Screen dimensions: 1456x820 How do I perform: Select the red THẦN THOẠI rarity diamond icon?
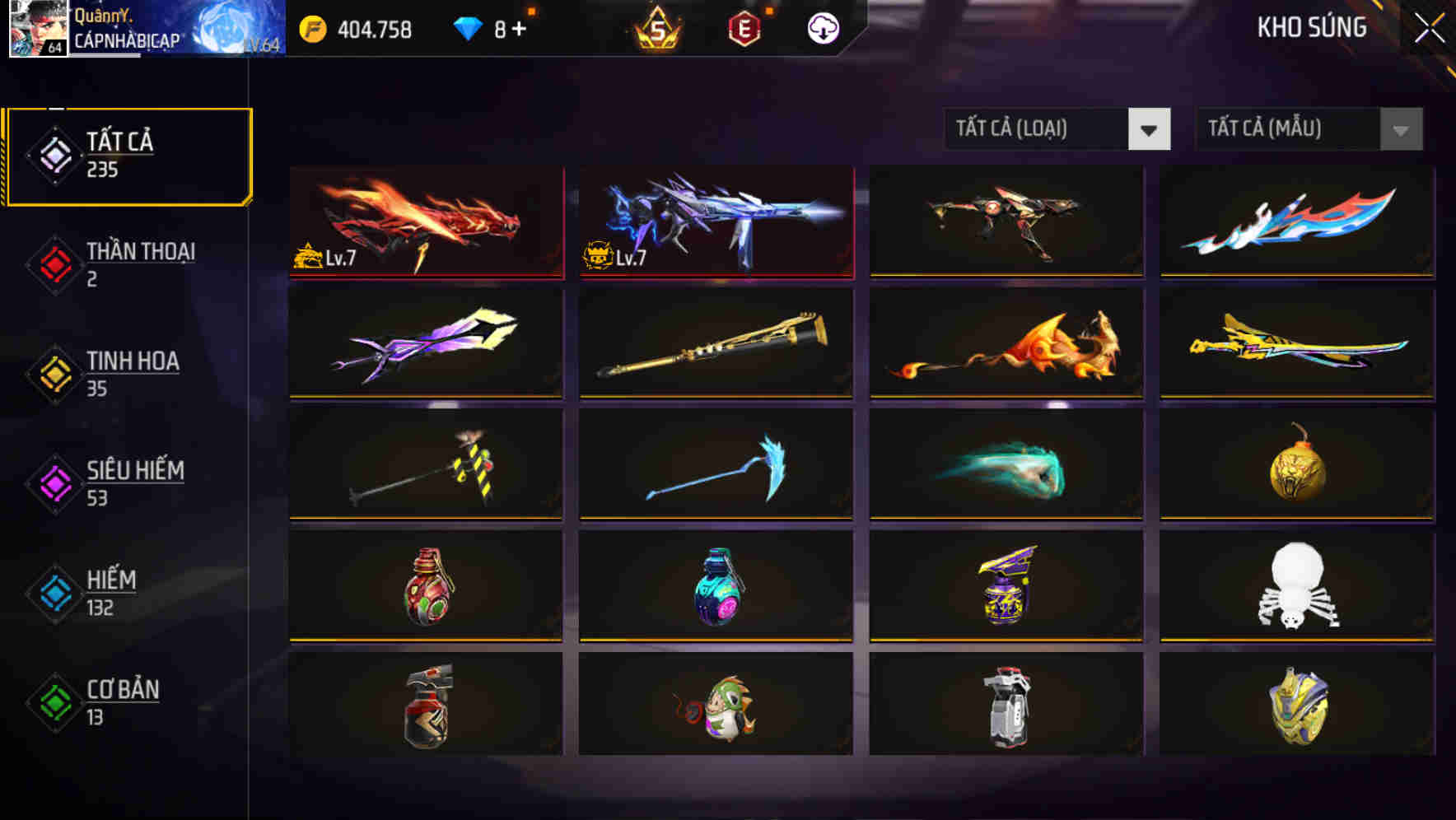pos(52,263)
